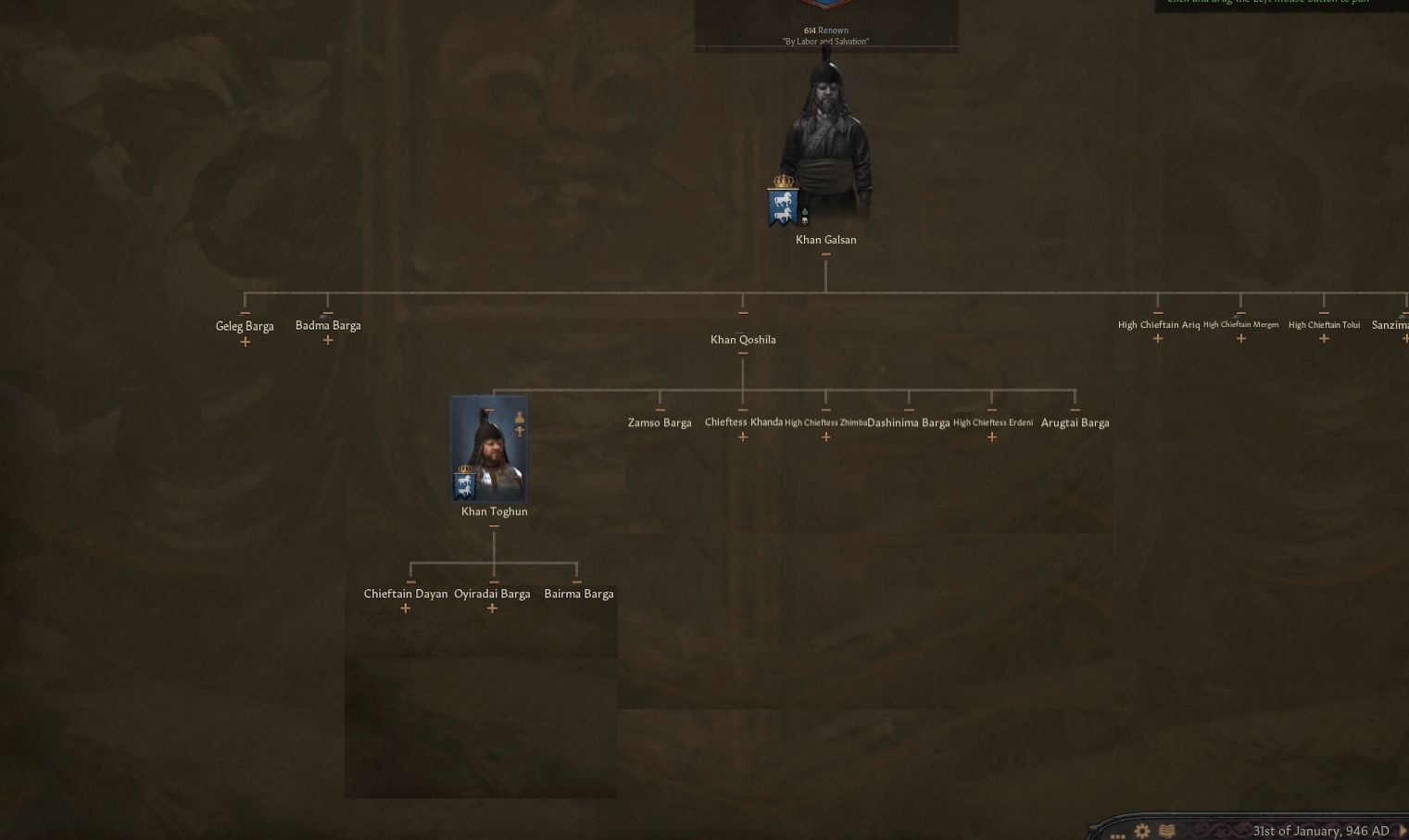Advance the date with the arrow beside 946 AD

click(x=1402, y=831)
